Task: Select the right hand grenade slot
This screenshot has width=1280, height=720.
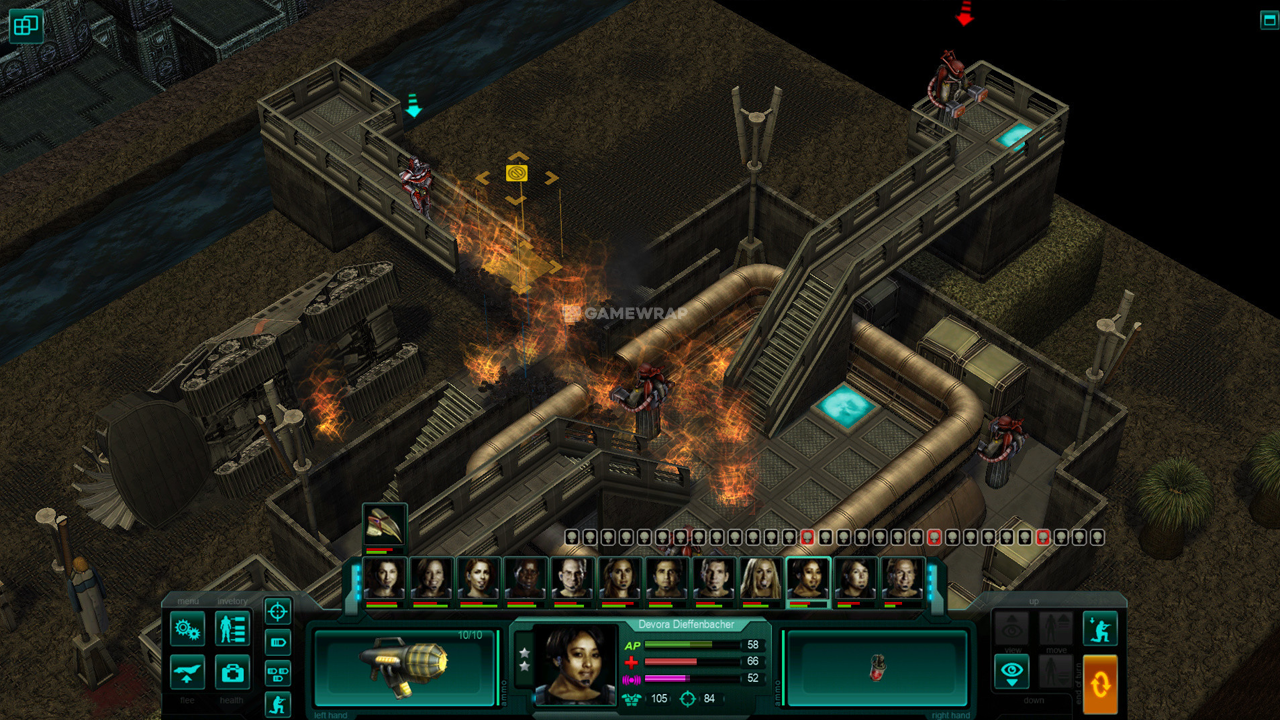Action: click(x=877, y=667)
